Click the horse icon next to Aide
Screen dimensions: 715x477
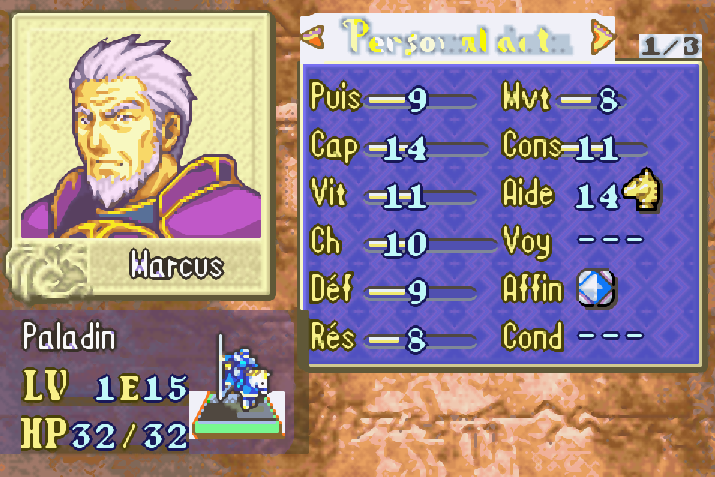point(641,192)
